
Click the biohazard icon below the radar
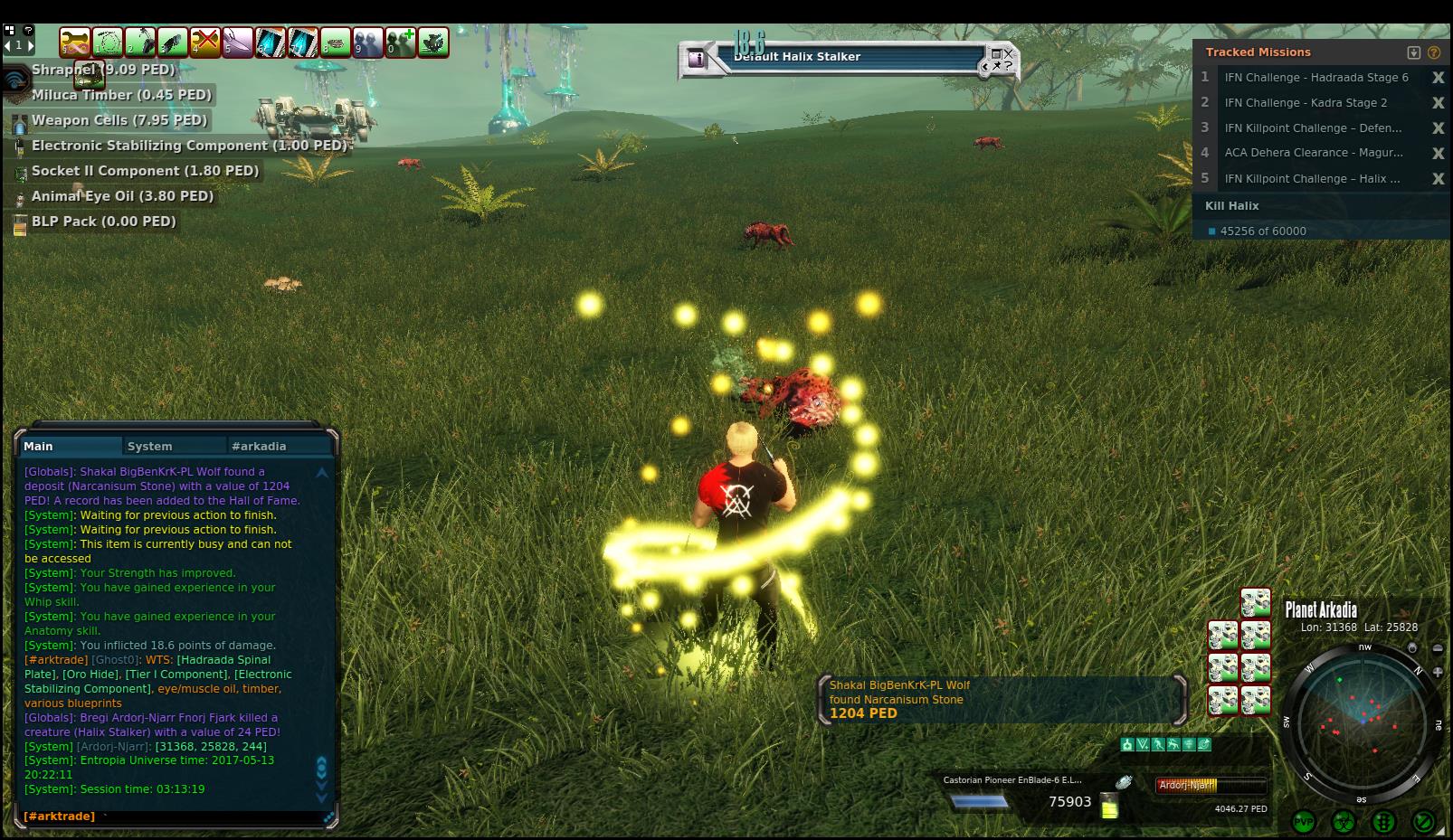click(x=1344, y=822)
